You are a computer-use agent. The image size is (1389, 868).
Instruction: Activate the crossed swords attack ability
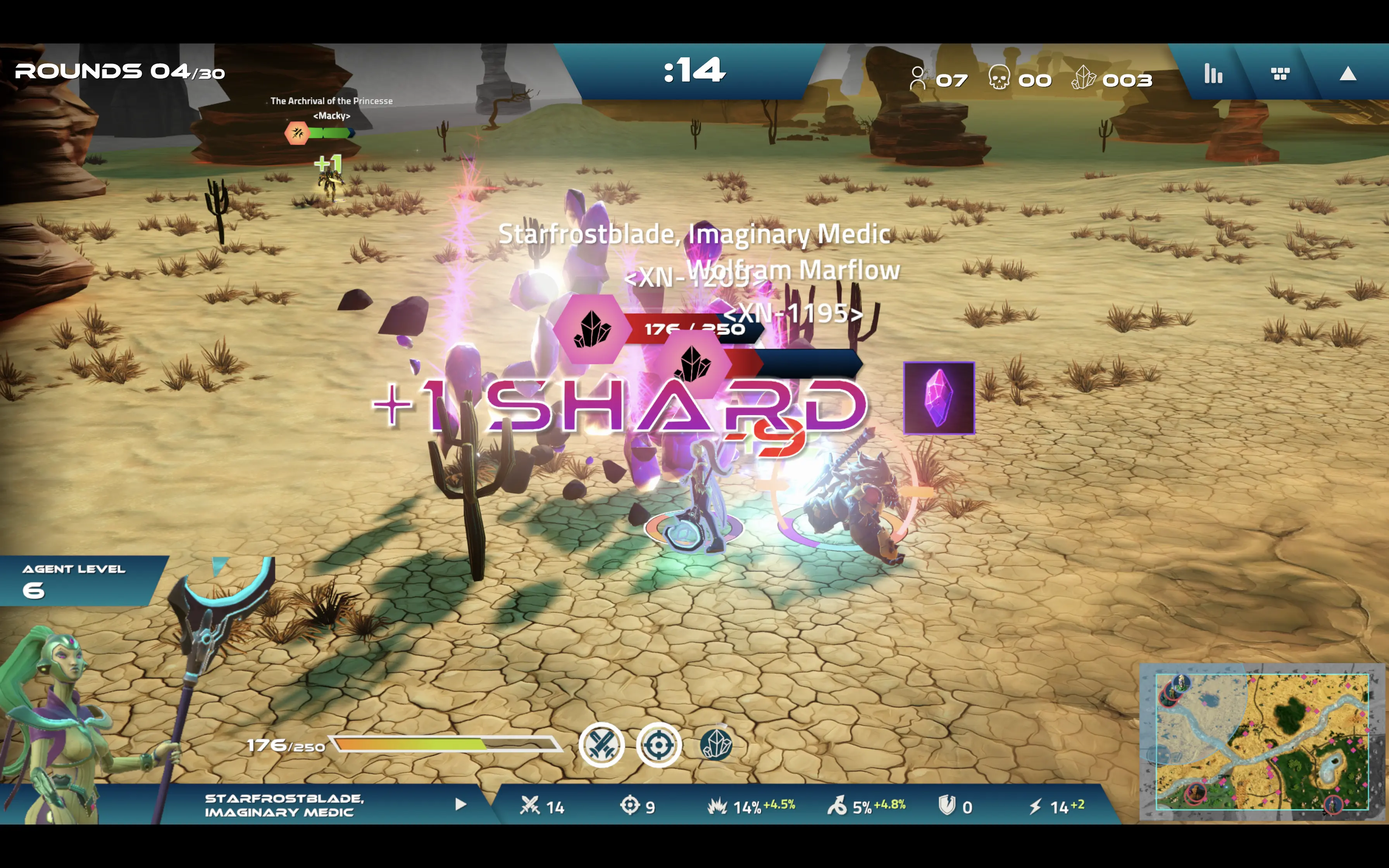coord(601,745)
